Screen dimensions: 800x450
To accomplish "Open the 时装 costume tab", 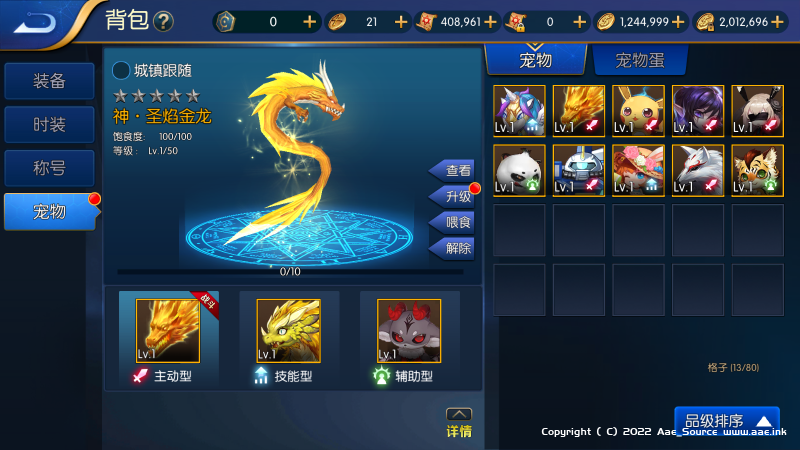I will tap(50, 124).
